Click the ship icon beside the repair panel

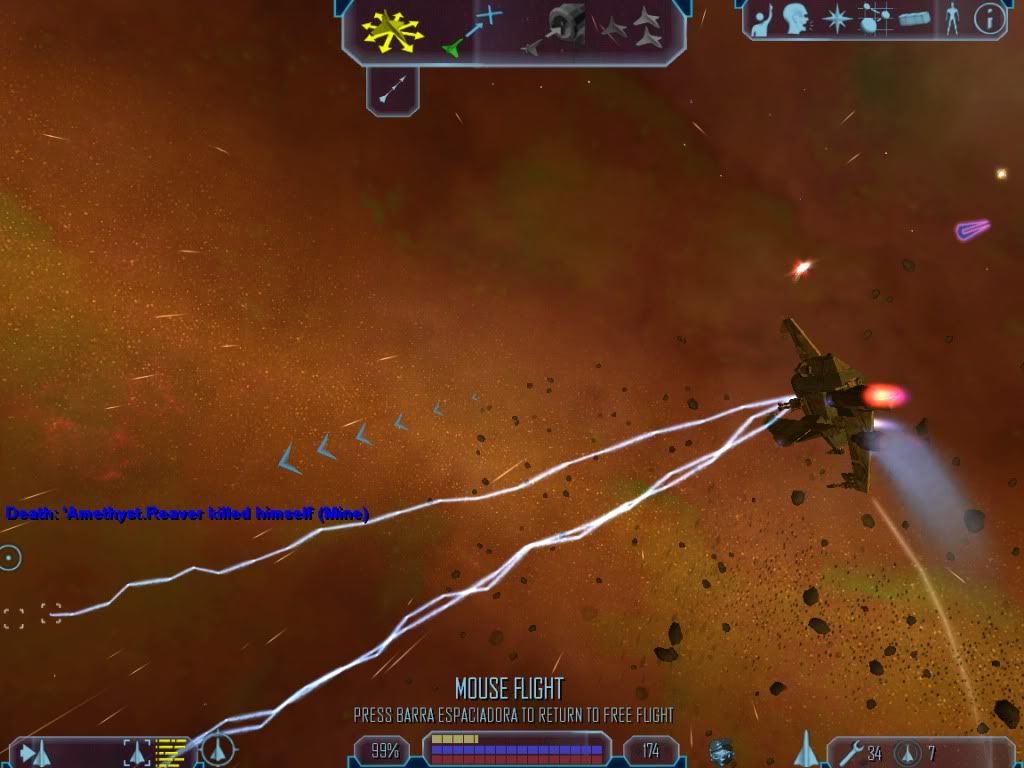805,749
